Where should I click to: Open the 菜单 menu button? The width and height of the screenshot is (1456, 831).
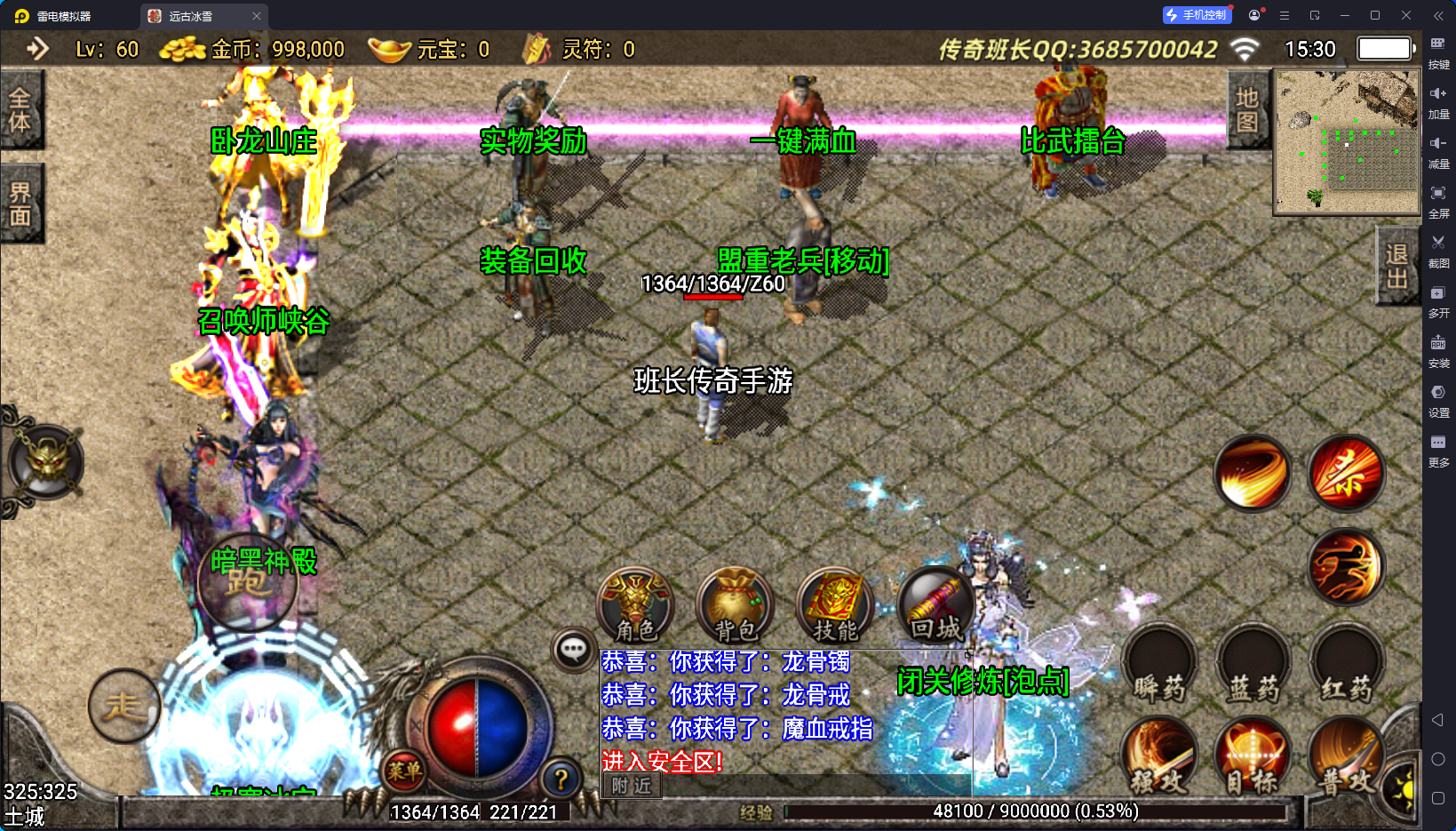click(x=404, y=771)
